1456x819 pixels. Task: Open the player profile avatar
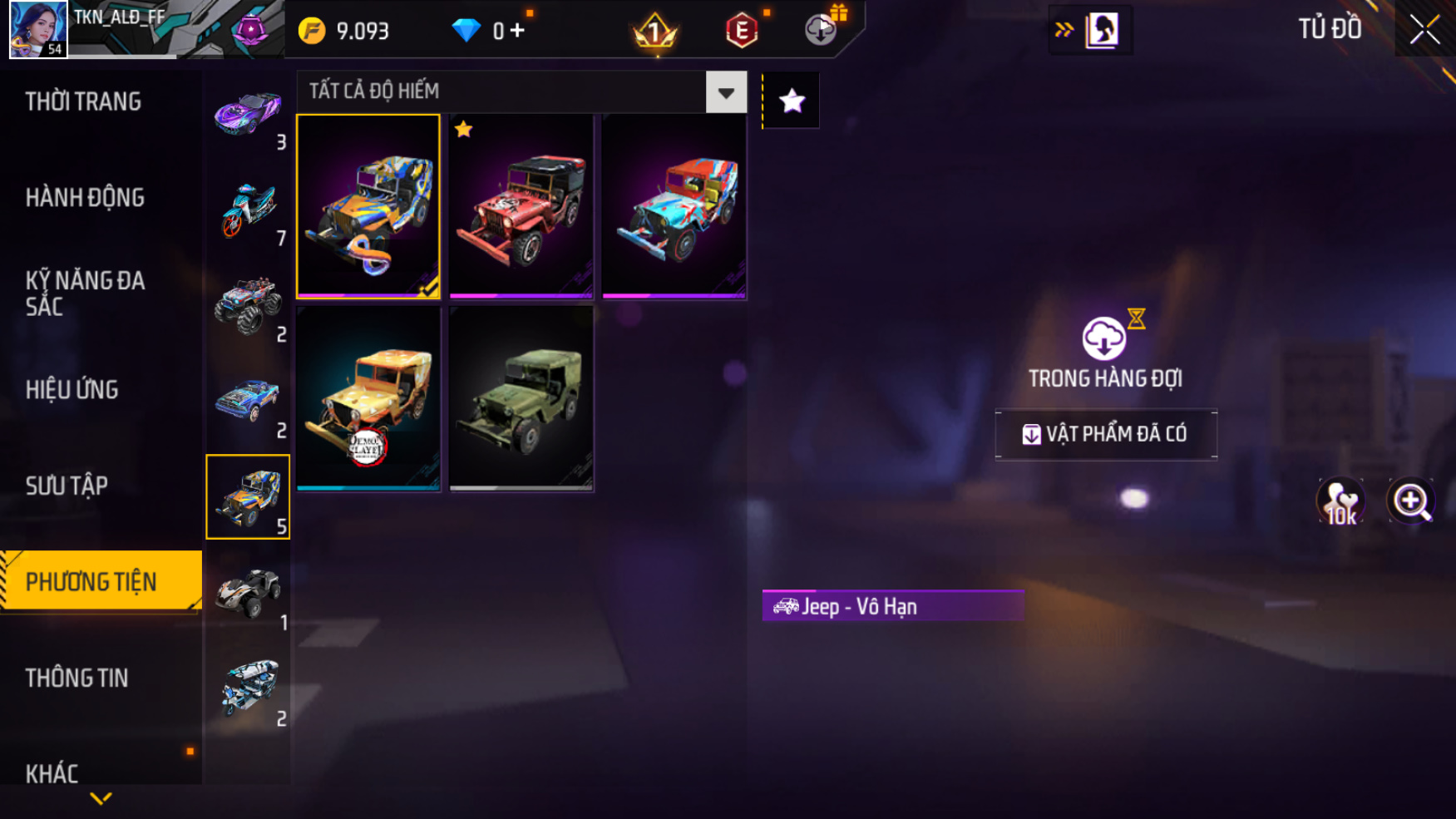tap(38, 30)
